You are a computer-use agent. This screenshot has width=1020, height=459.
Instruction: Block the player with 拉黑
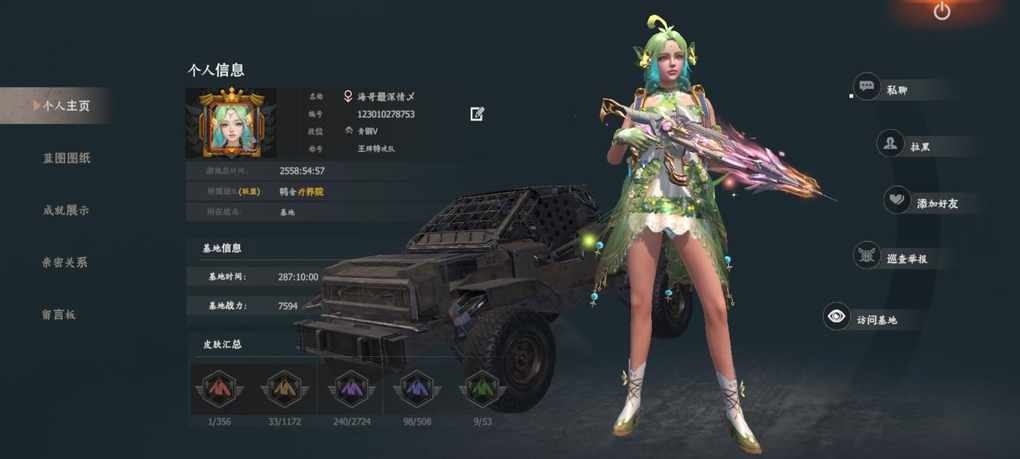(910, 145)
